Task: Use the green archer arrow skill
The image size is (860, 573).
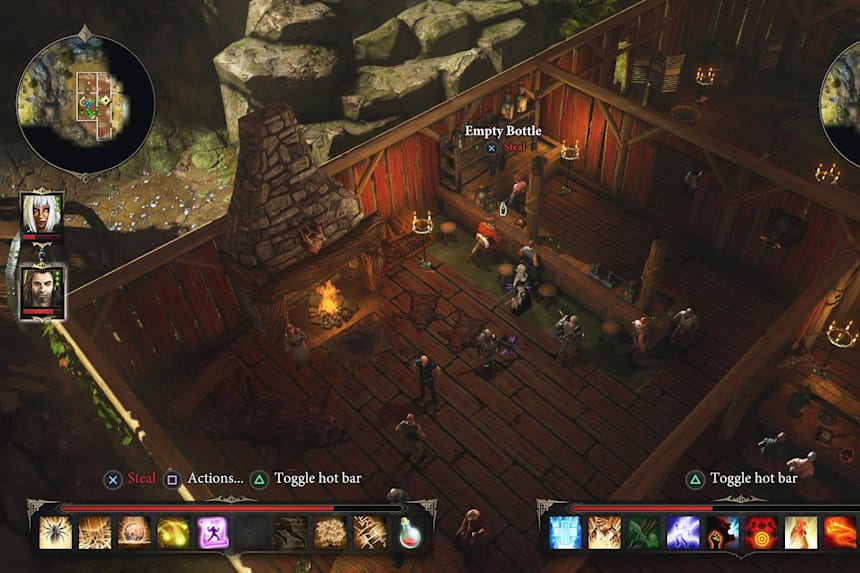Action: pos(643,532)
